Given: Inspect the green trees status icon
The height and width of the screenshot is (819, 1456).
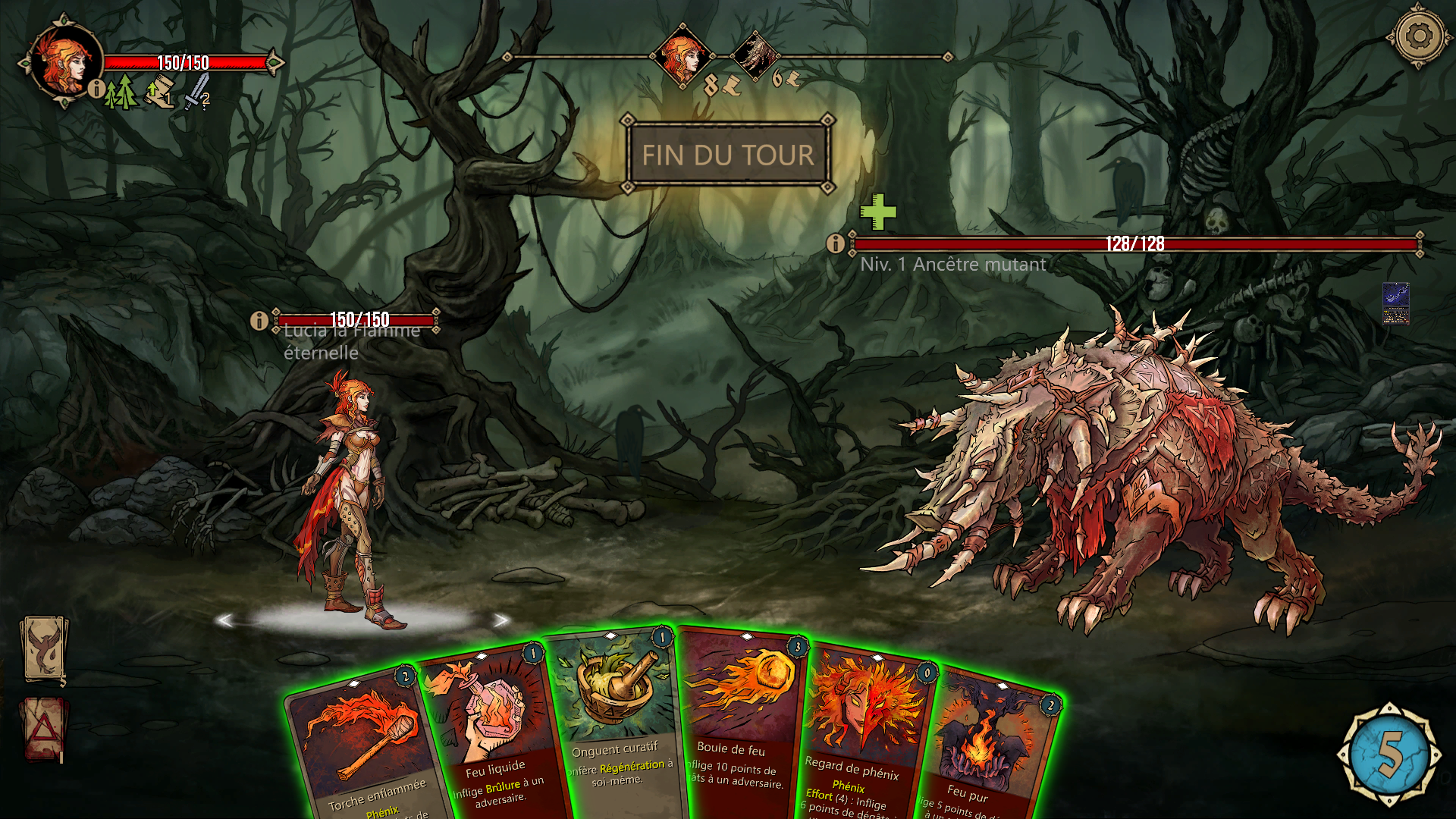Looking at the screenshot, I should 121,93.
